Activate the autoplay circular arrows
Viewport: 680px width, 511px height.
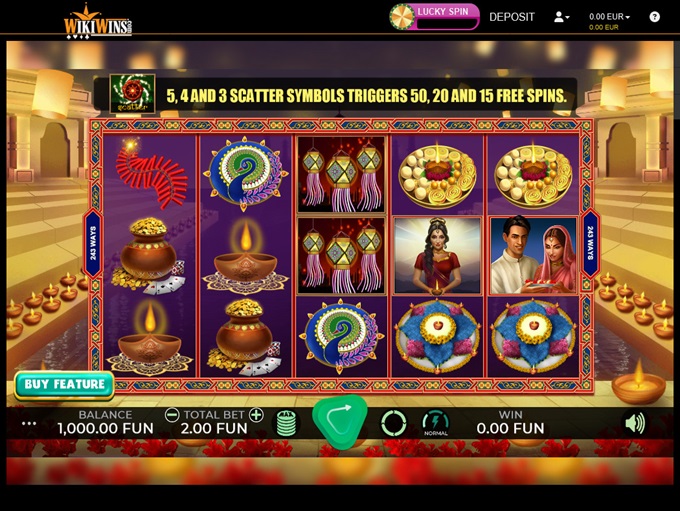click(394, 423)
